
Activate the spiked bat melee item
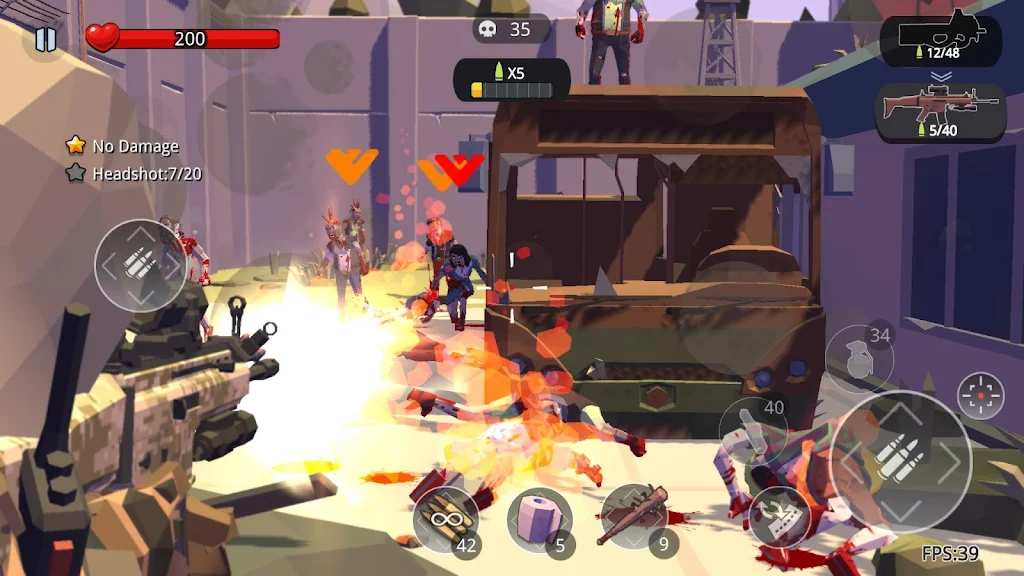[634, 517]
